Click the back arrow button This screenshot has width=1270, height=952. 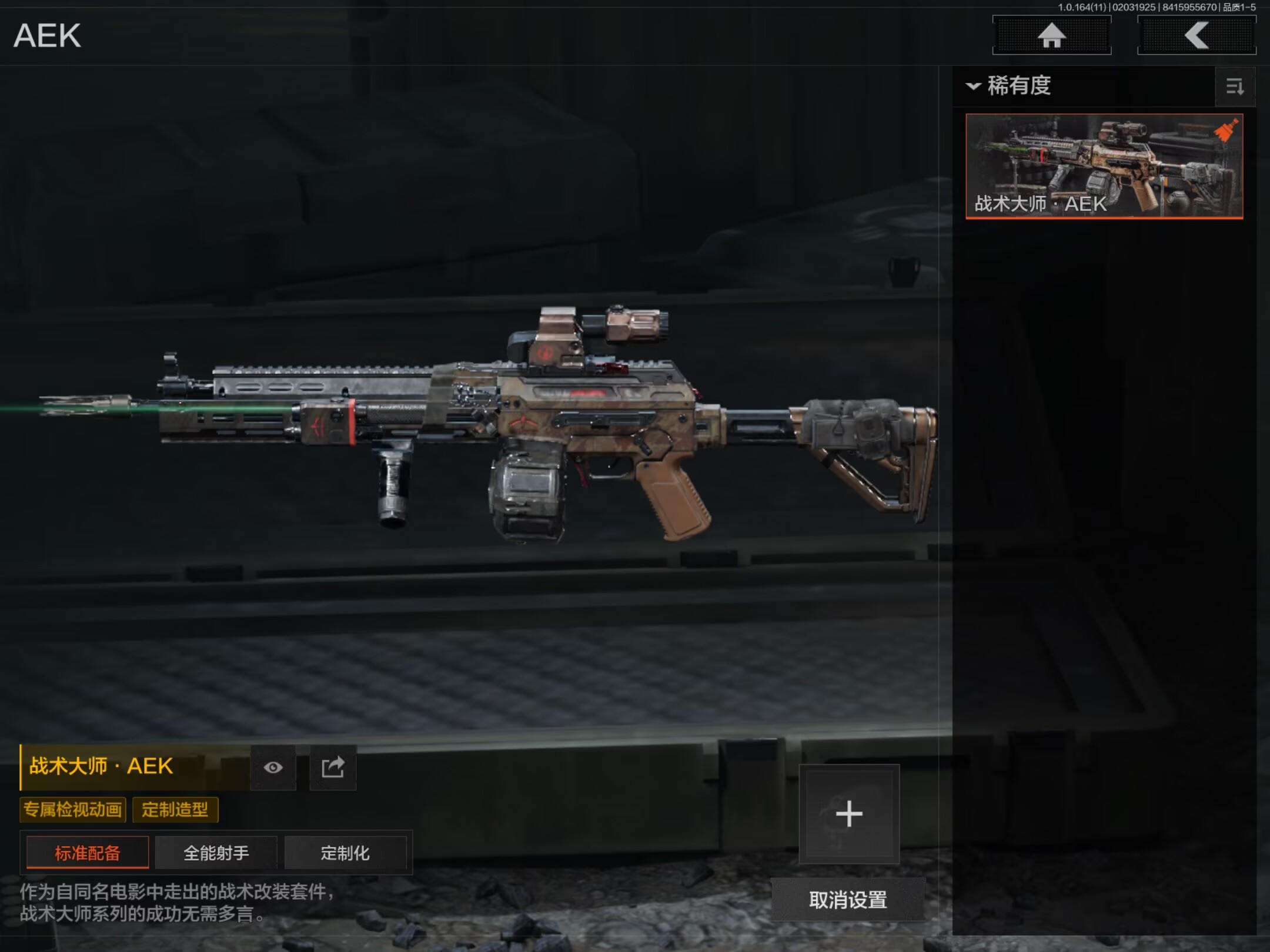(x=1197, y=35)
